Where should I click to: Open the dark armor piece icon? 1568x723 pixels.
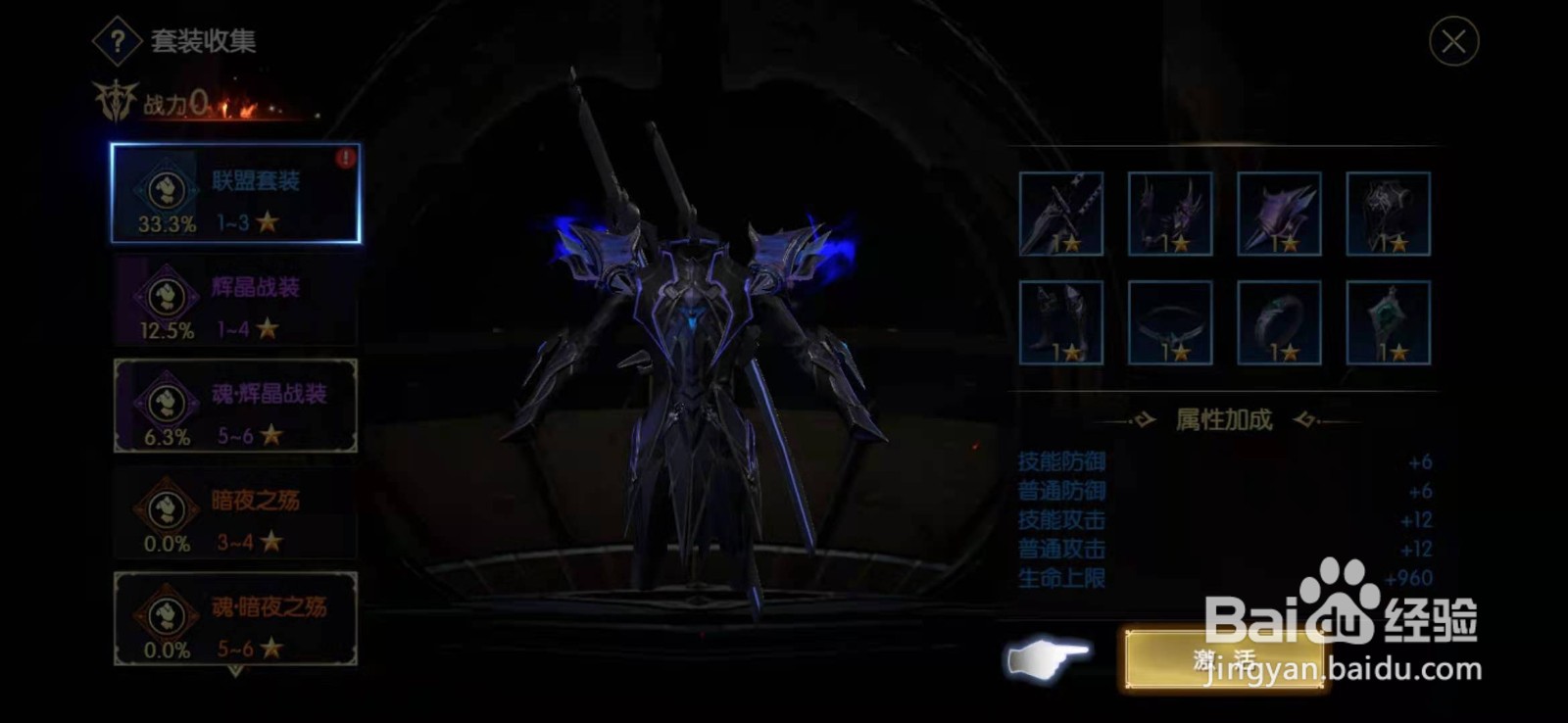[x=1388, y=214]
